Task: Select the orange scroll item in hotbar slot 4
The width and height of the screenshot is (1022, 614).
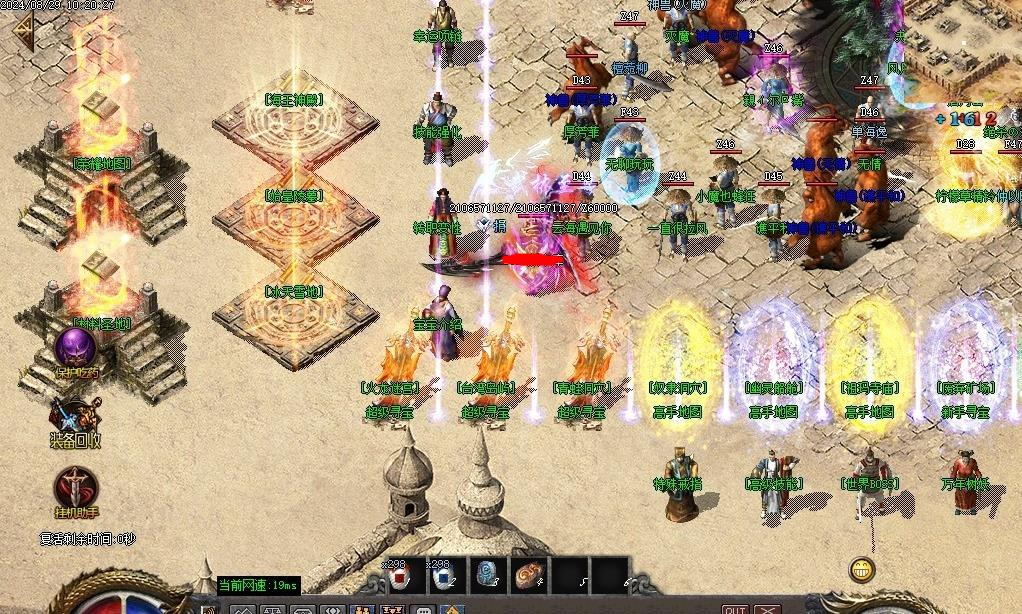Action: 531,576
